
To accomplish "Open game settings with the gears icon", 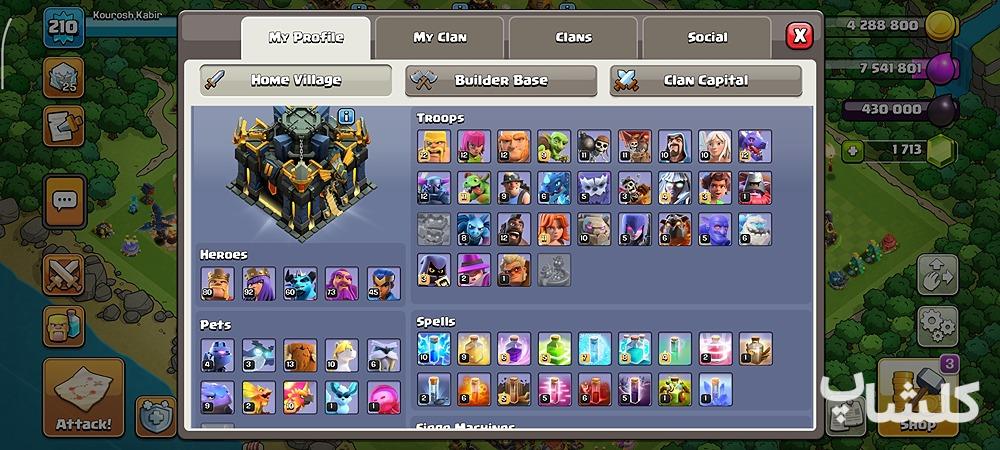I will 937,325.
